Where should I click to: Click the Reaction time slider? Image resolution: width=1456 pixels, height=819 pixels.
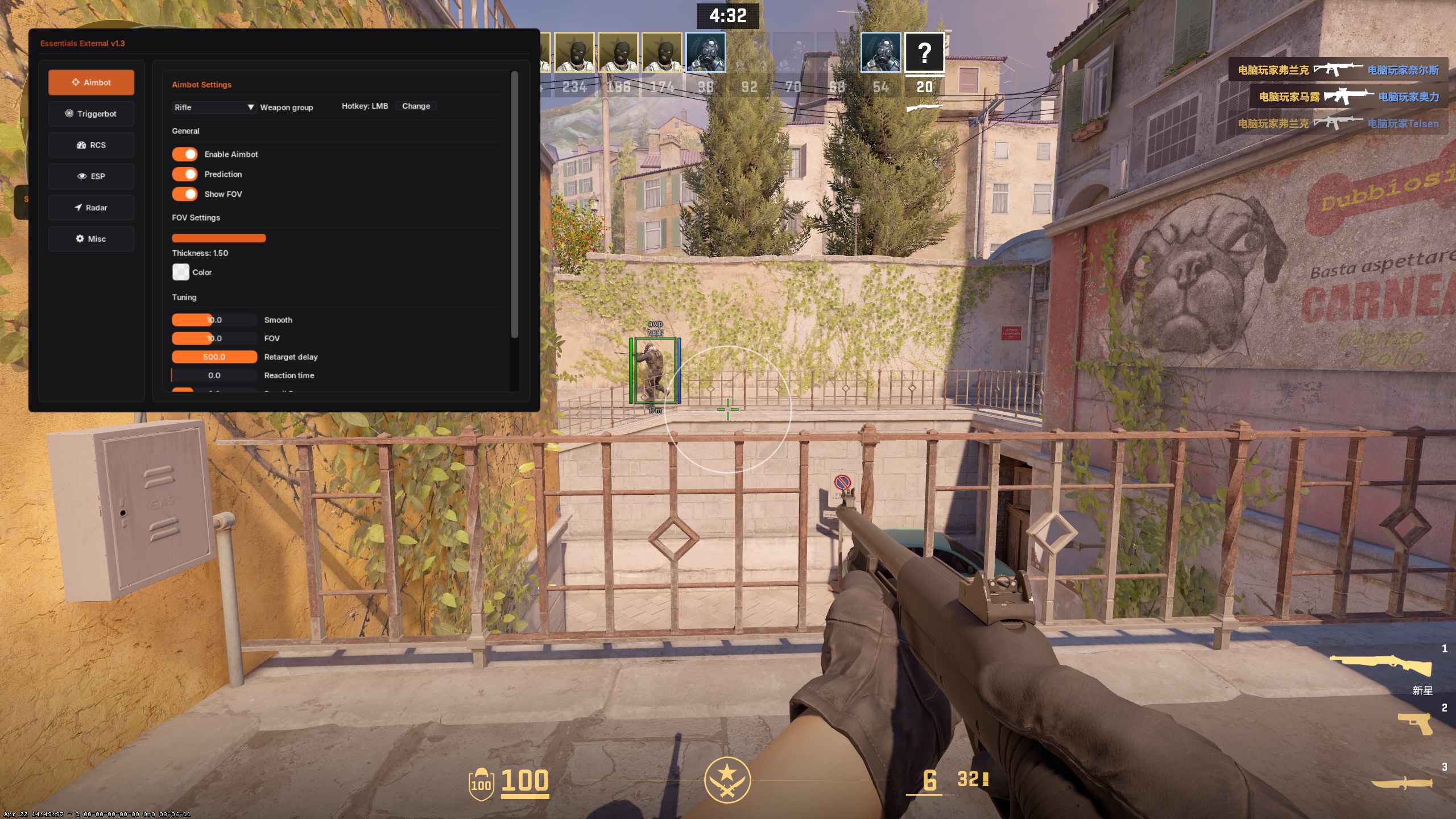pos(214,375)
